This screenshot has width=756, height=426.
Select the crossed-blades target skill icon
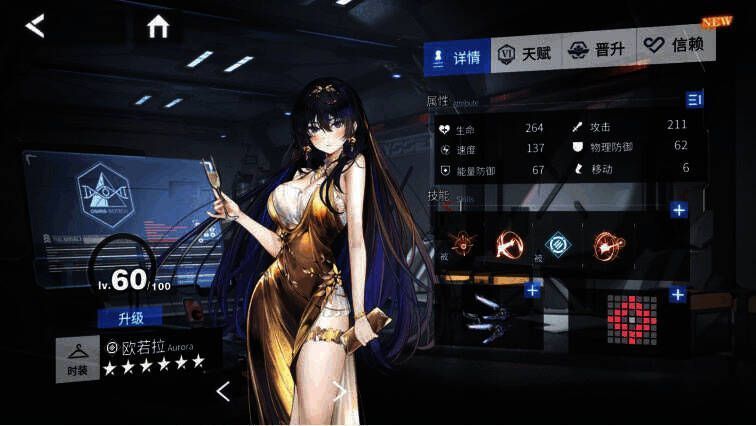tap(462, 244)
